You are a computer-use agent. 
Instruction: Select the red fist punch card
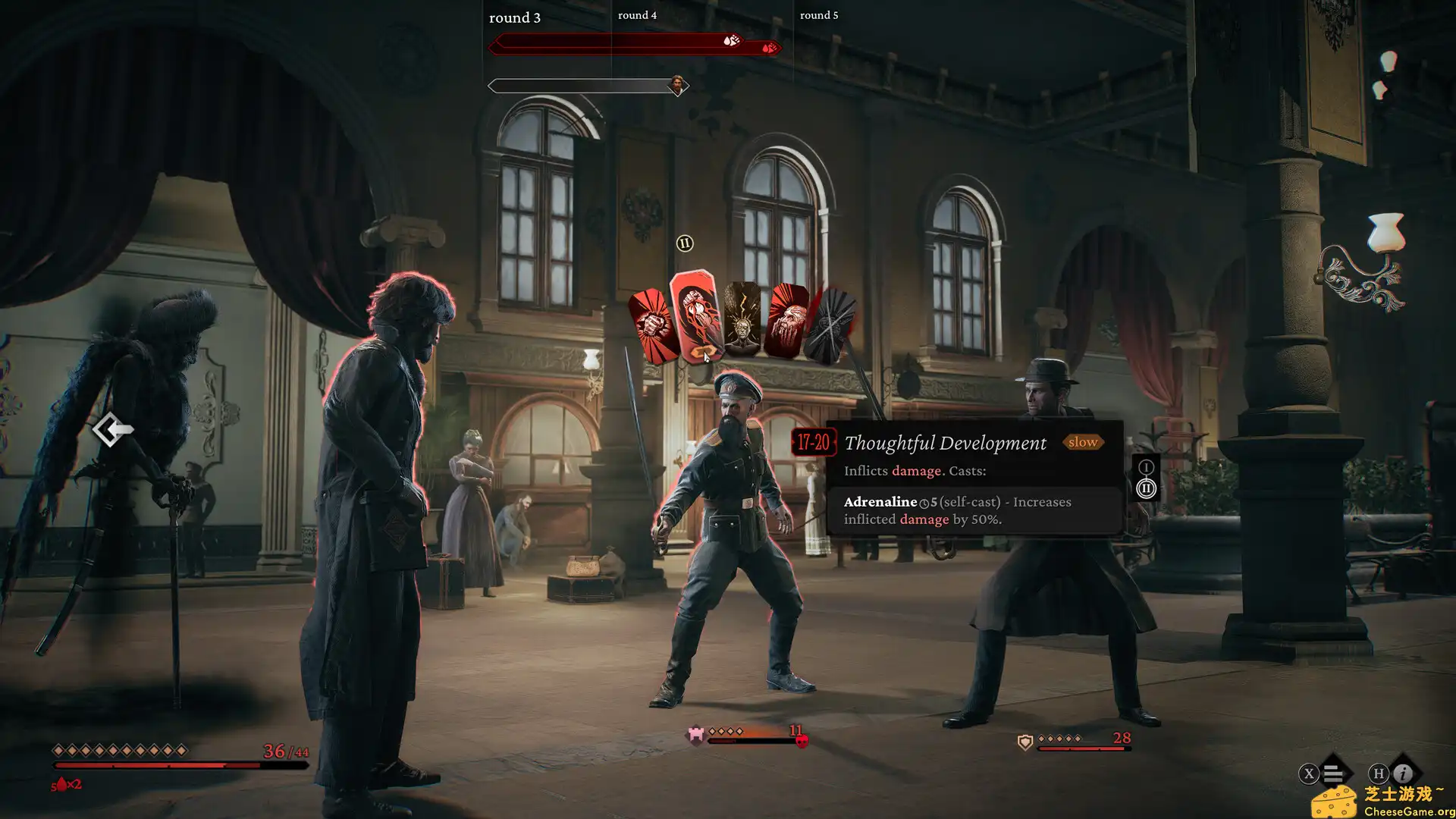651,327
